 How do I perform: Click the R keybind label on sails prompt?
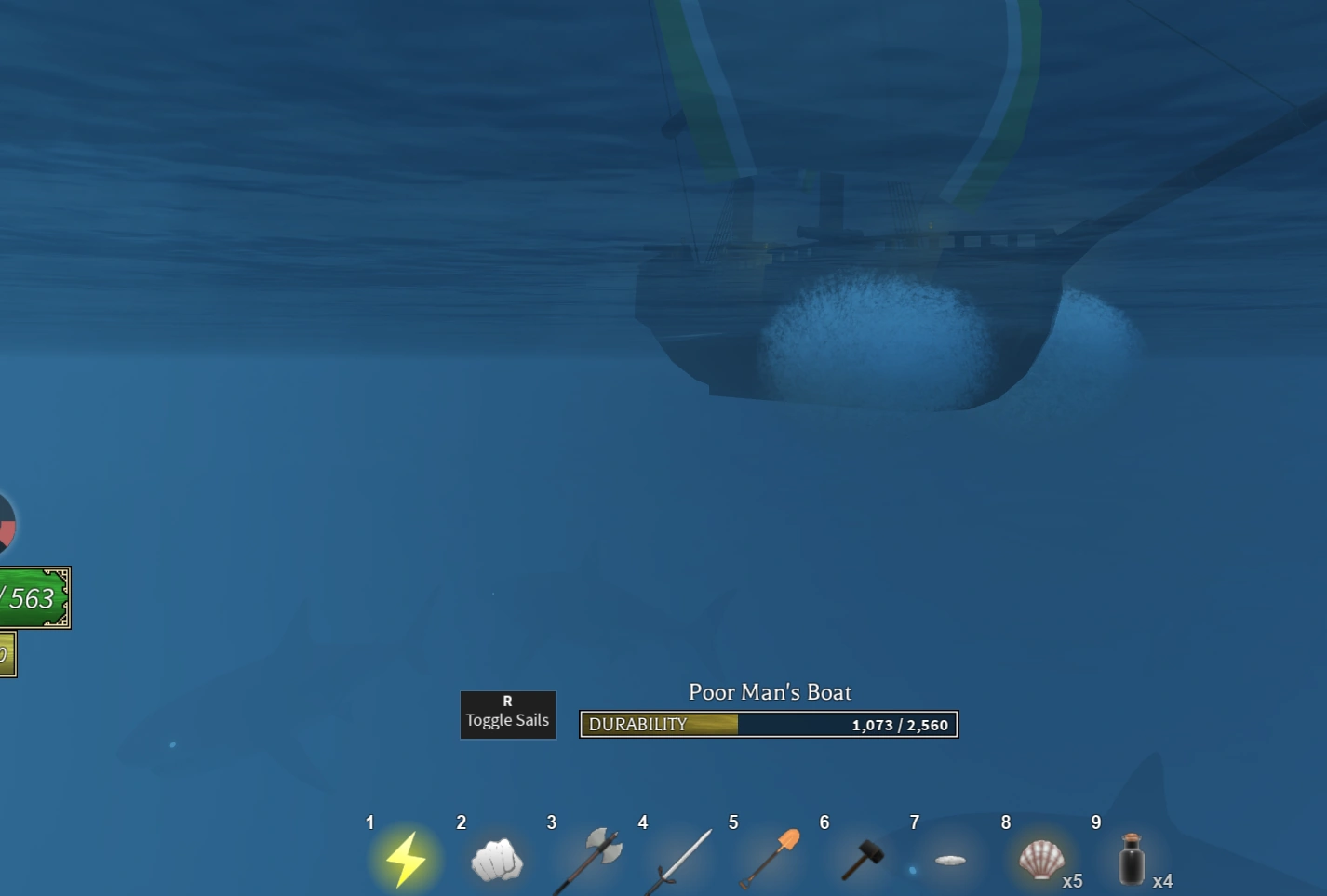click(507, 701)
